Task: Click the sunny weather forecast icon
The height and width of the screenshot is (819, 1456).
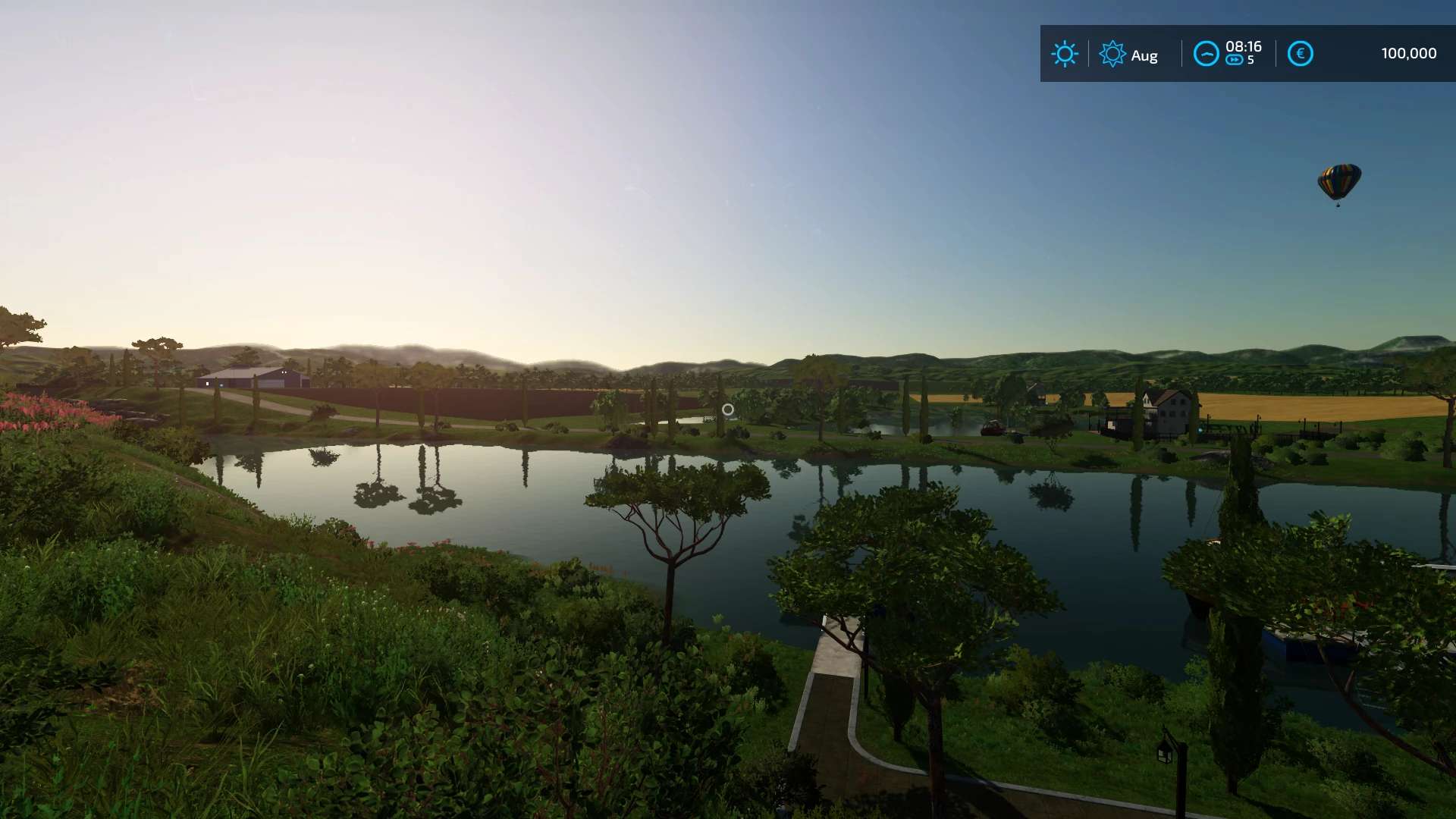Action: click(1064, 54)
